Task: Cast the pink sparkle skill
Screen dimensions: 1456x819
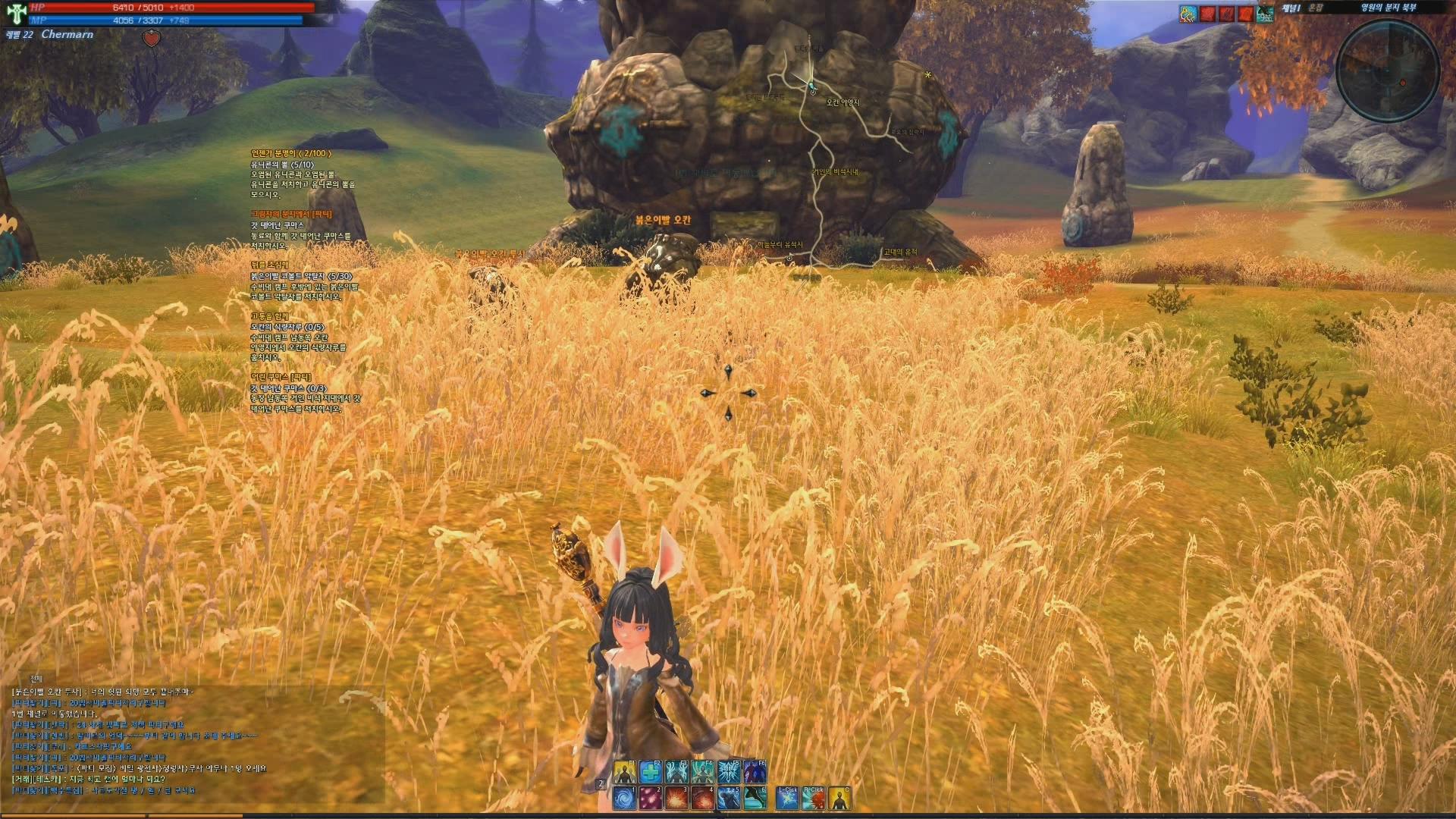Action: point(650,799)
